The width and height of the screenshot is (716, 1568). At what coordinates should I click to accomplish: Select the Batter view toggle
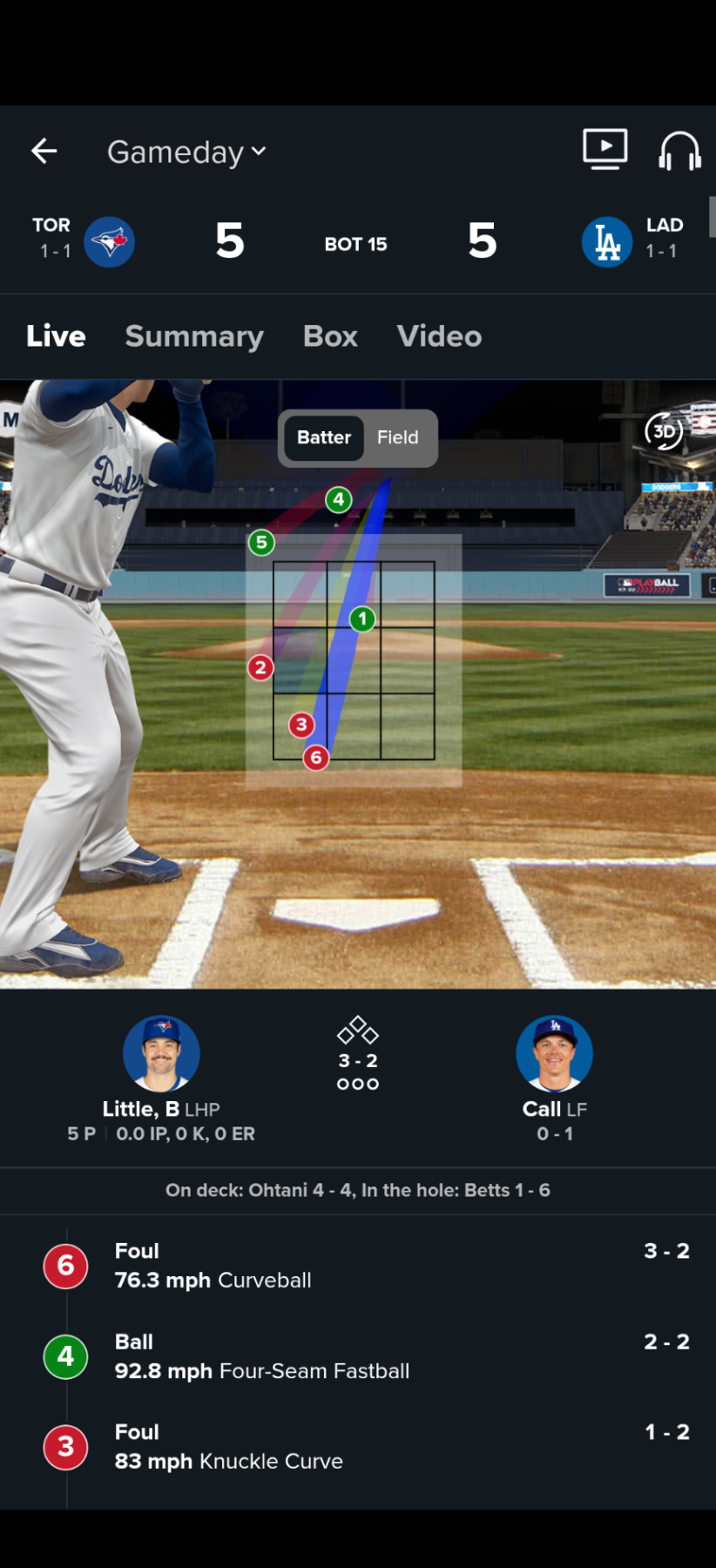324,437
